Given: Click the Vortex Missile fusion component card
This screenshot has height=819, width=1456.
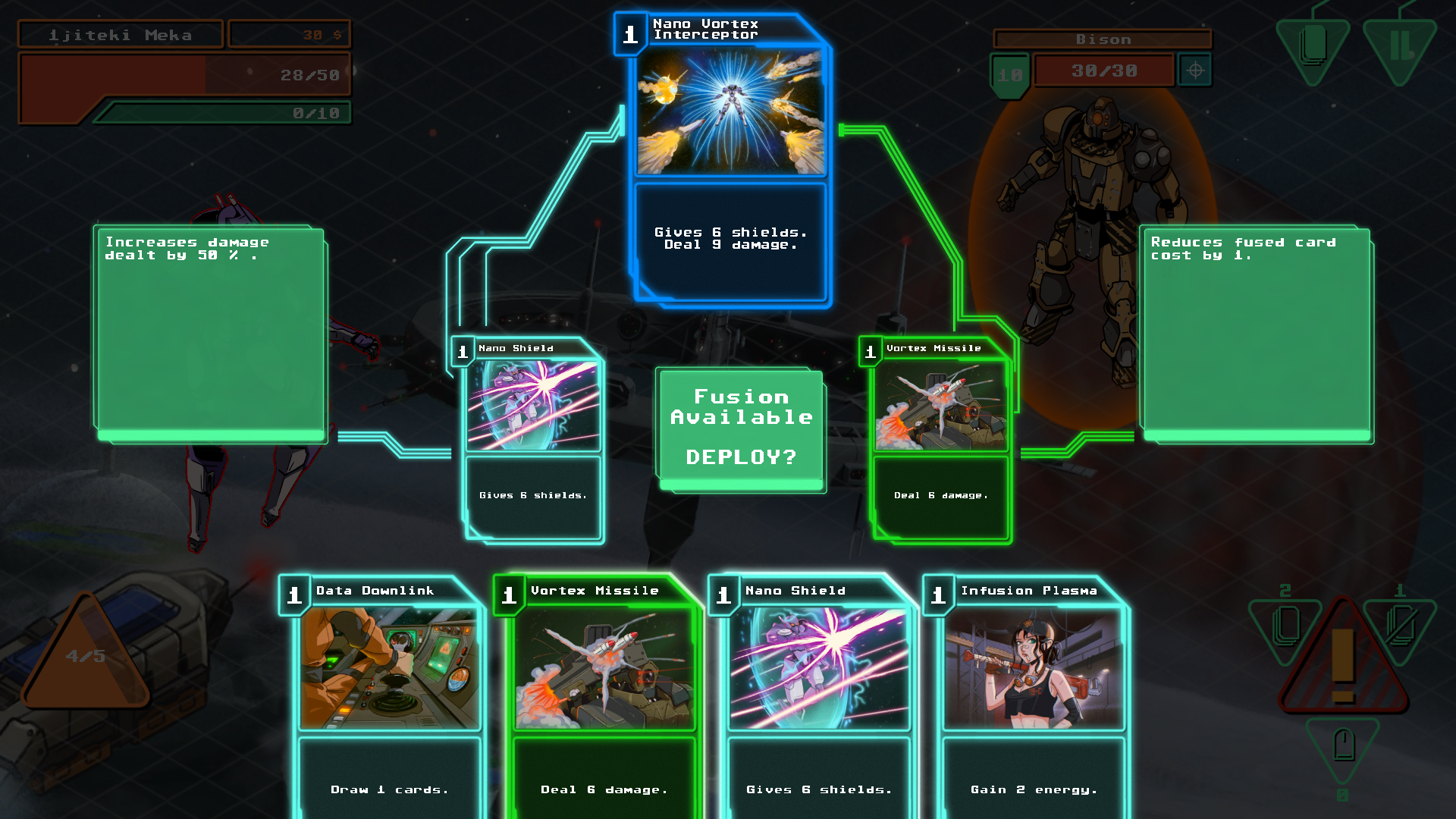Looking at the screenshot, I should [x=940, y=440].
